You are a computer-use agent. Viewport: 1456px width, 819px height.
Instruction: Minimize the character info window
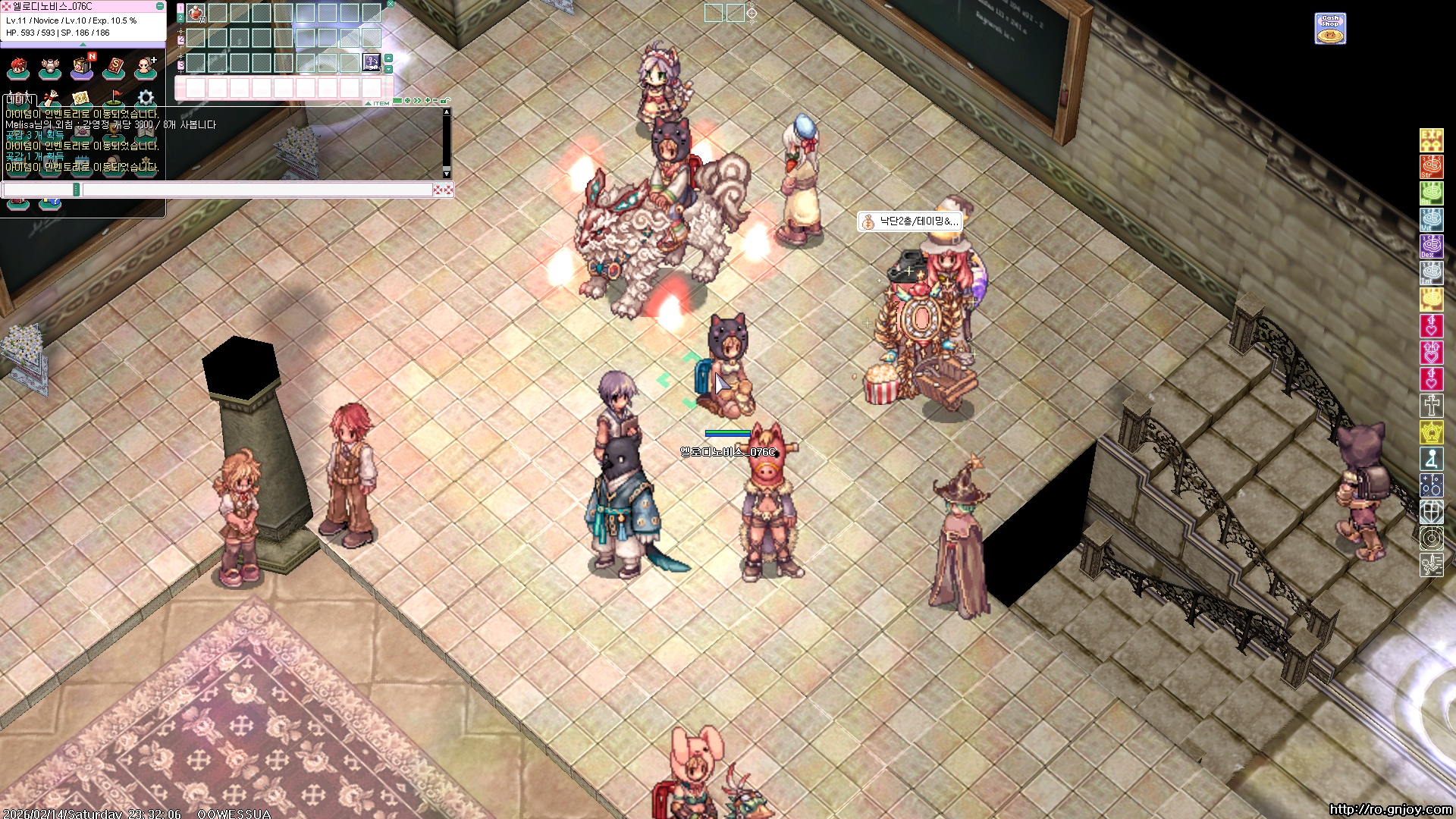[160, 6]
